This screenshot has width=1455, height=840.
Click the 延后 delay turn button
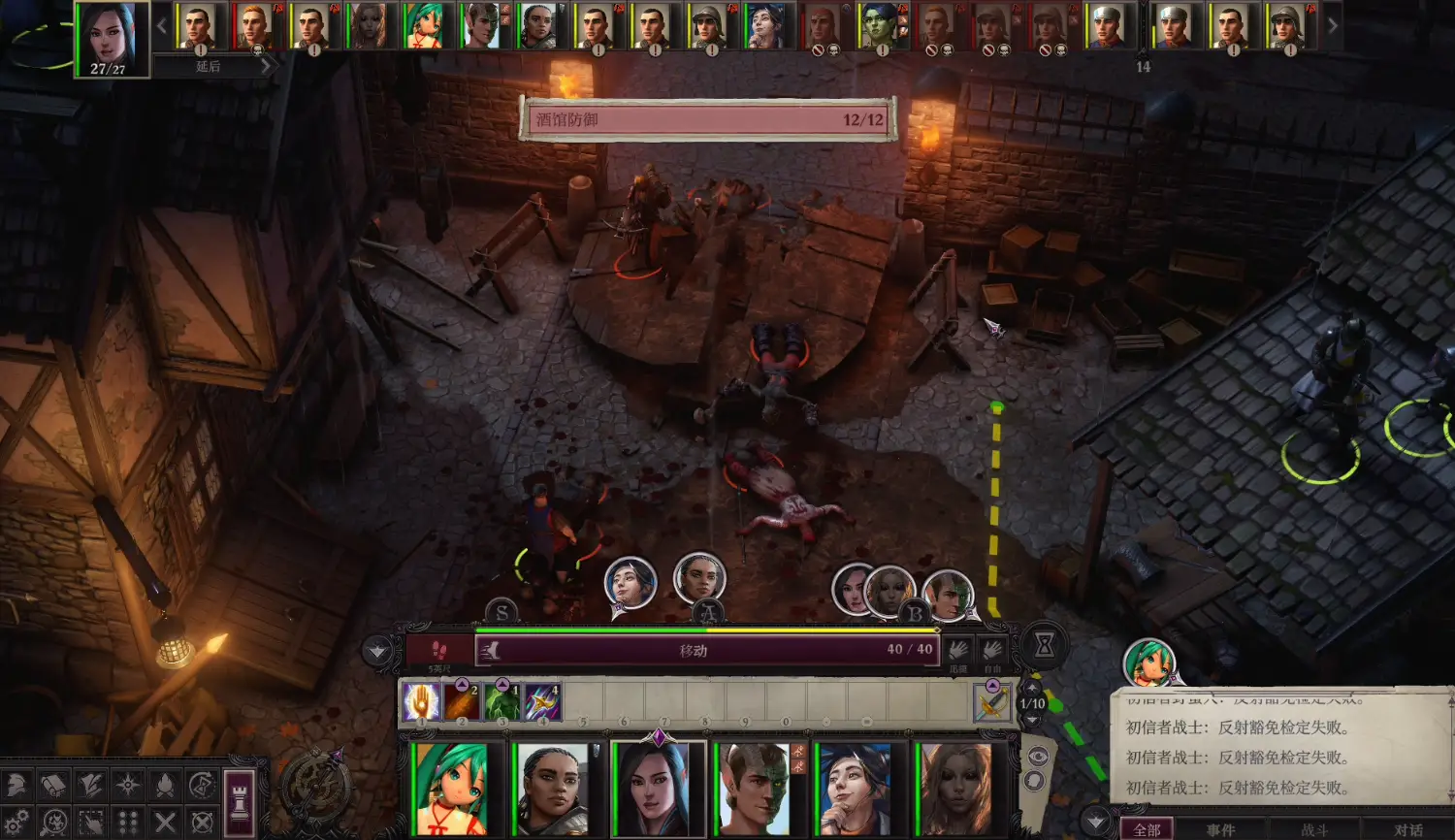(209, 66)
